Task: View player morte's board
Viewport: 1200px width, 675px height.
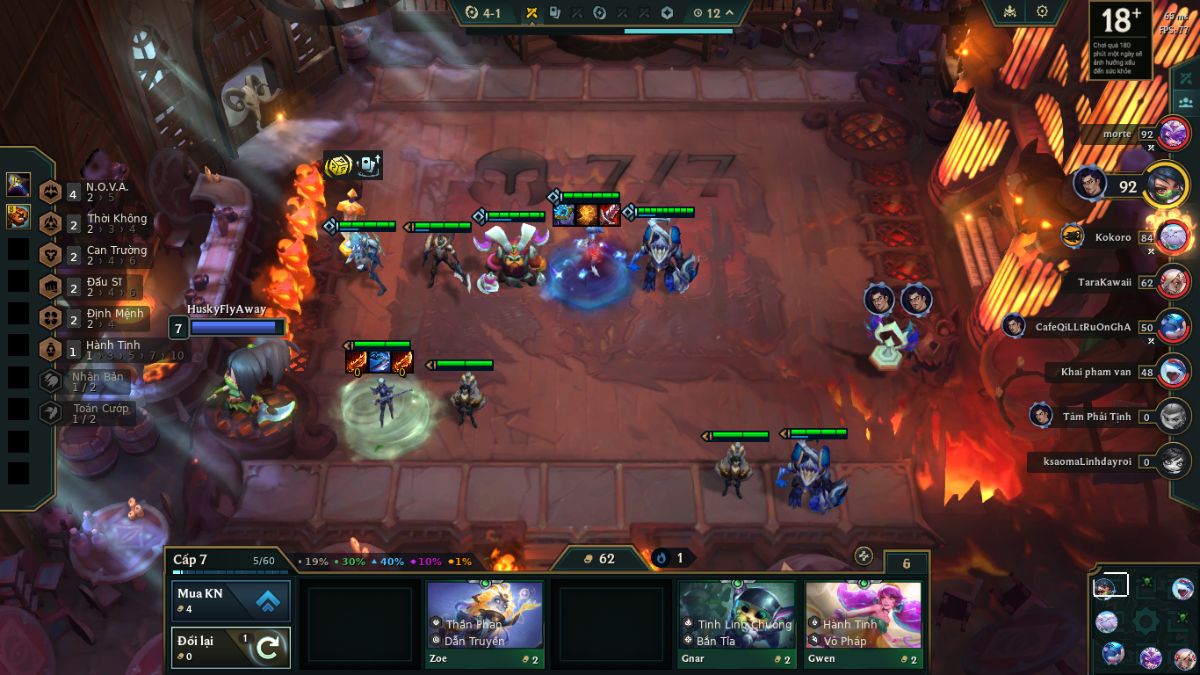Action: (1174, 133)
